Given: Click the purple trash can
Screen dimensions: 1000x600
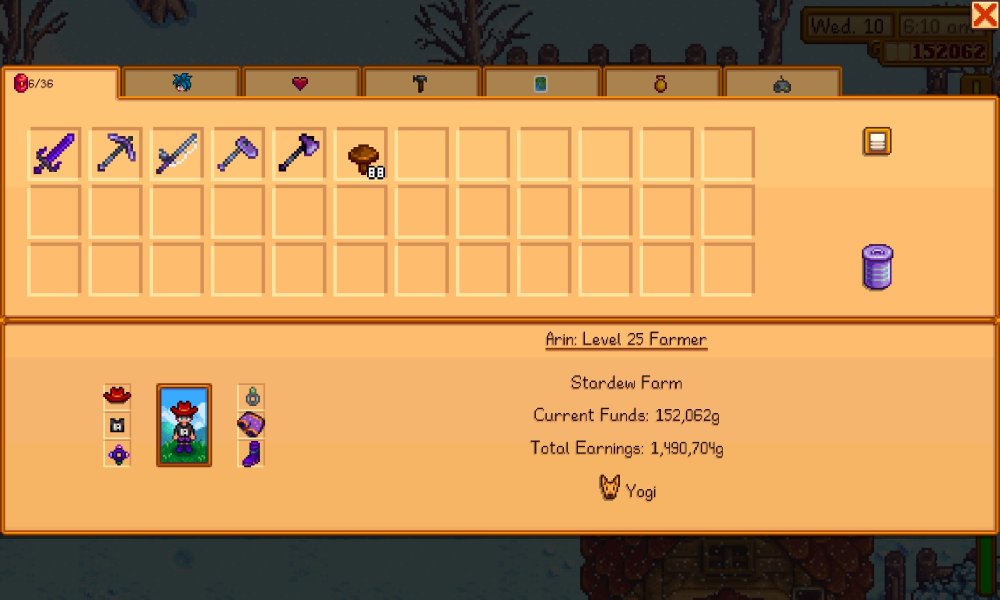Looking at the screenshot, I should (877, 268).
